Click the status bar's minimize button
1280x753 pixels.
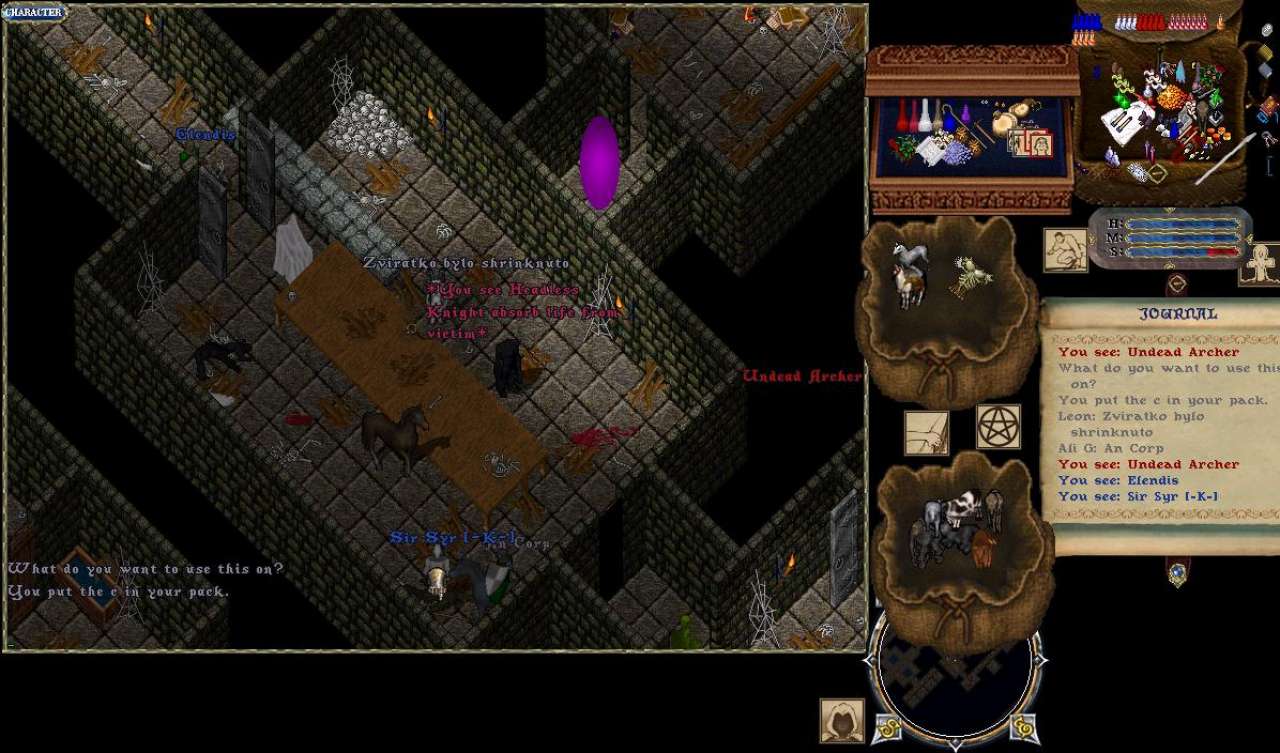click(1176, 282)
